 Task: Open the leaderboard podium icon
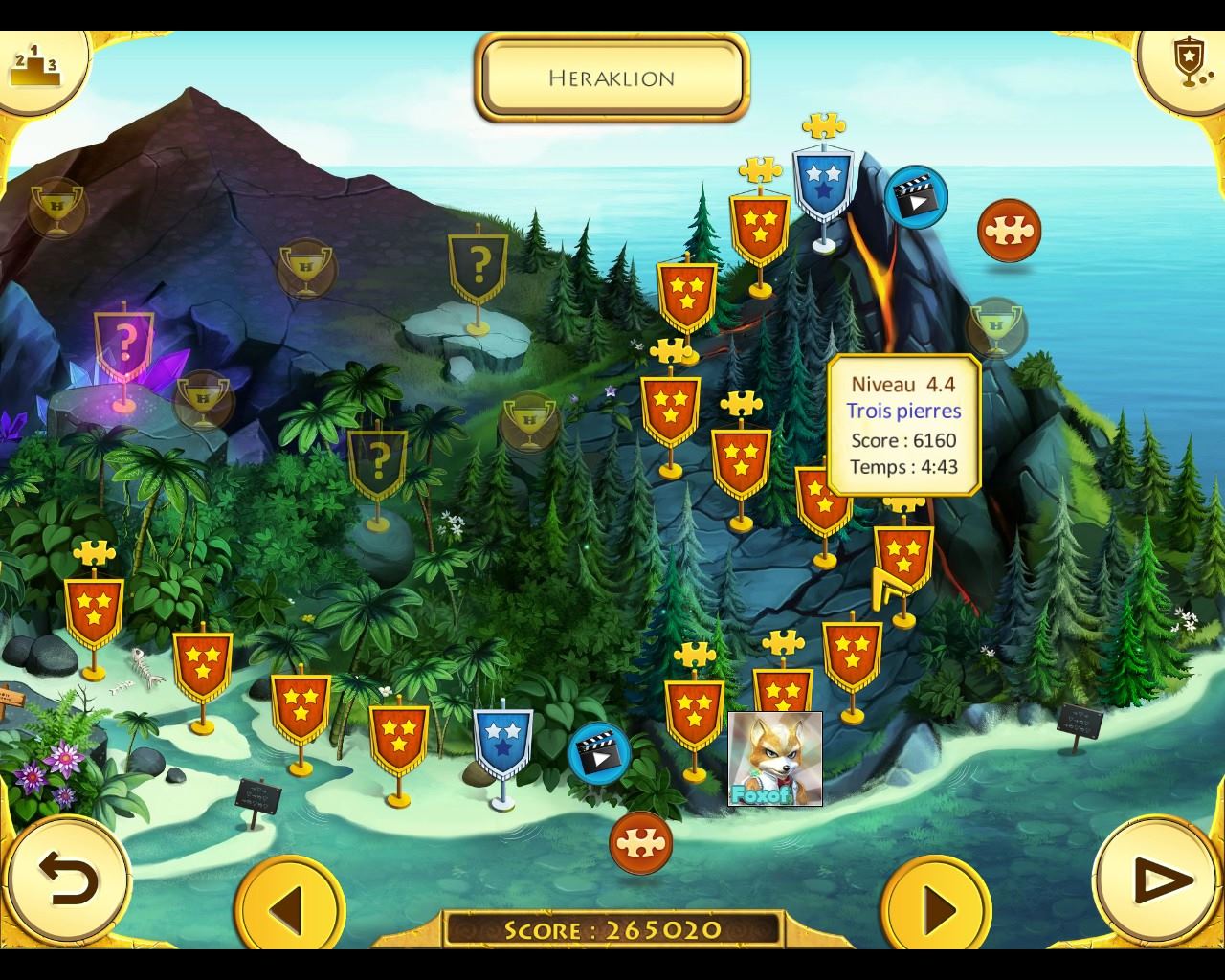[x=35, y=65]
